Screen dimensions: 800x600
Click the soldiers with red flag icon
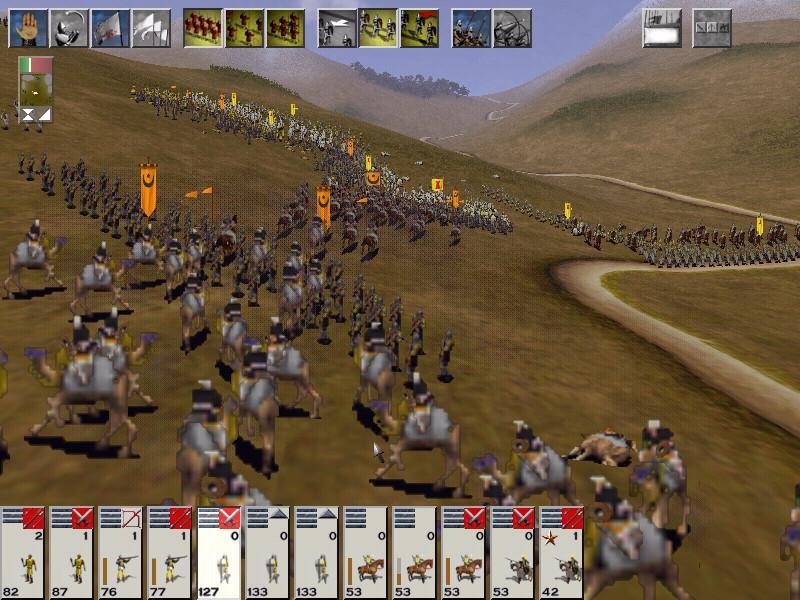pos(419,29)
